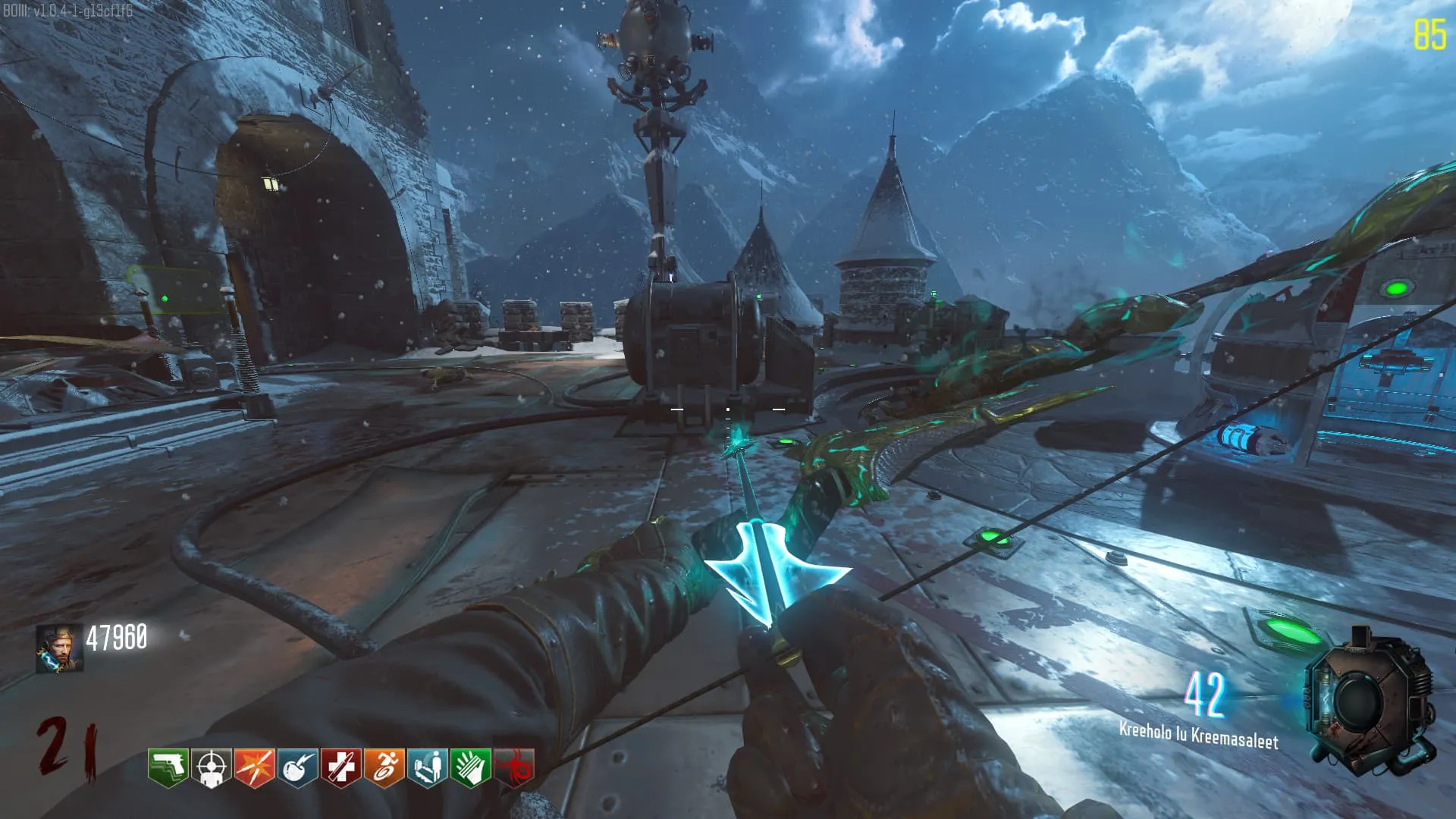Select the green pistol perk icon
Screen dimensions: 1456x819
[x=168, y=767]
